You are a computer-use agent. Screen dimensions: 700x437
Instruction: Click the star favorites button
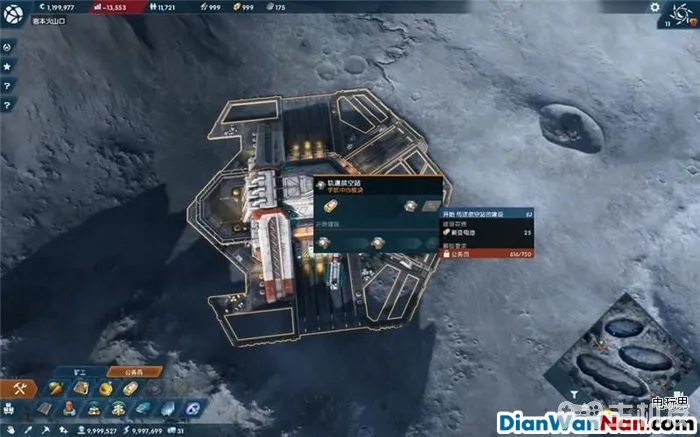[7, 66]
